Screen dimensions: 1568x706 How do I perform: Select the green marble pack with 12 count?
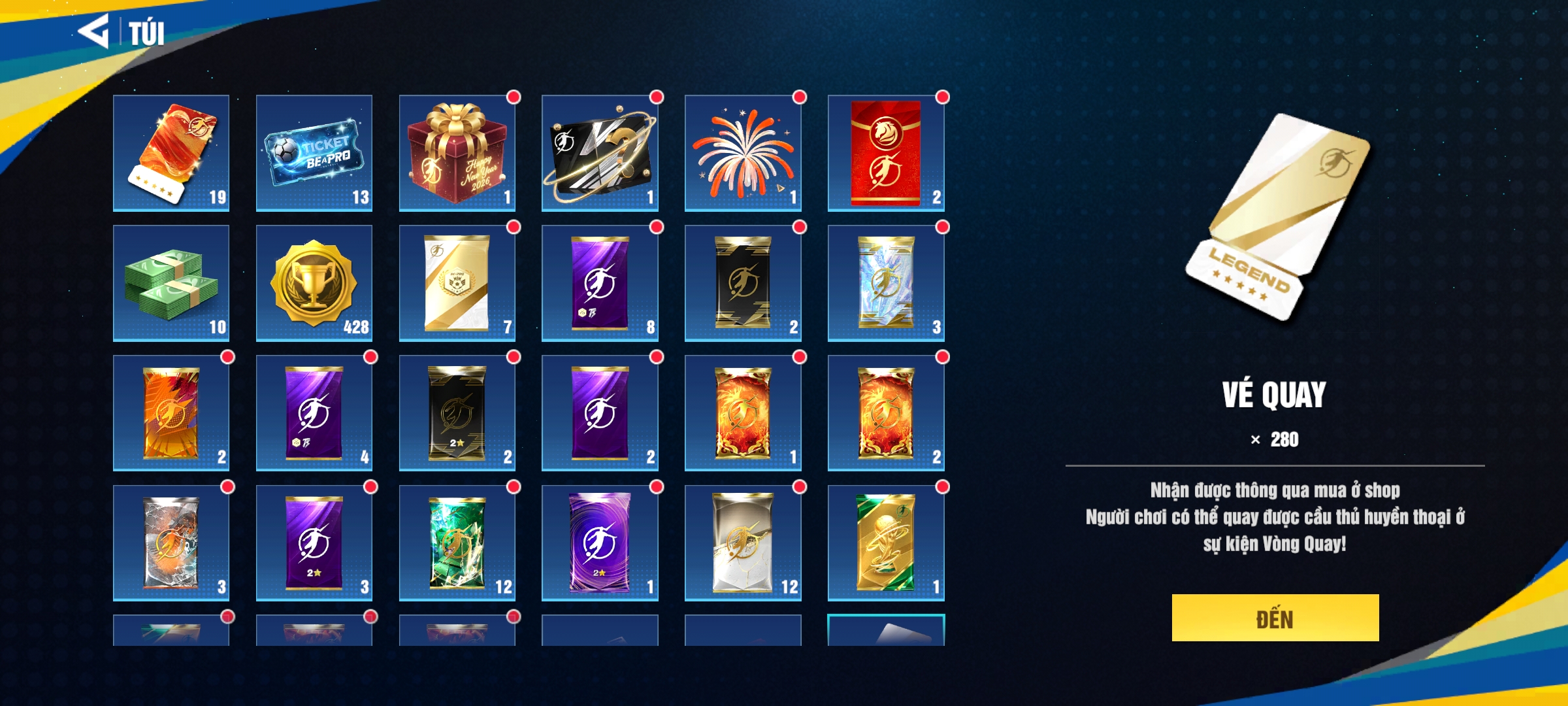pyautogui.click(x=457, y=543)
